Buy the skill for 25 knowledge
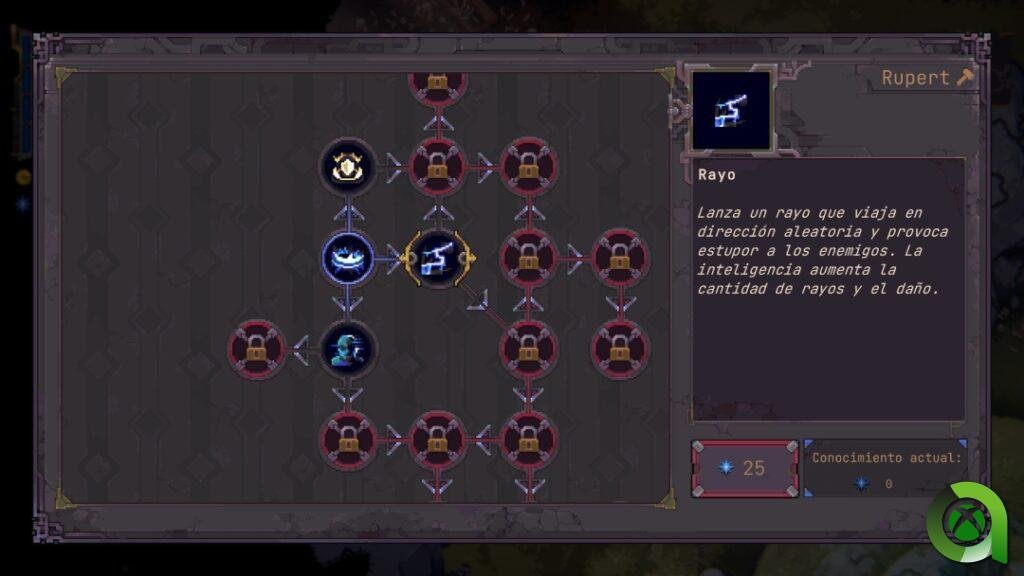 tap(745, 468)
